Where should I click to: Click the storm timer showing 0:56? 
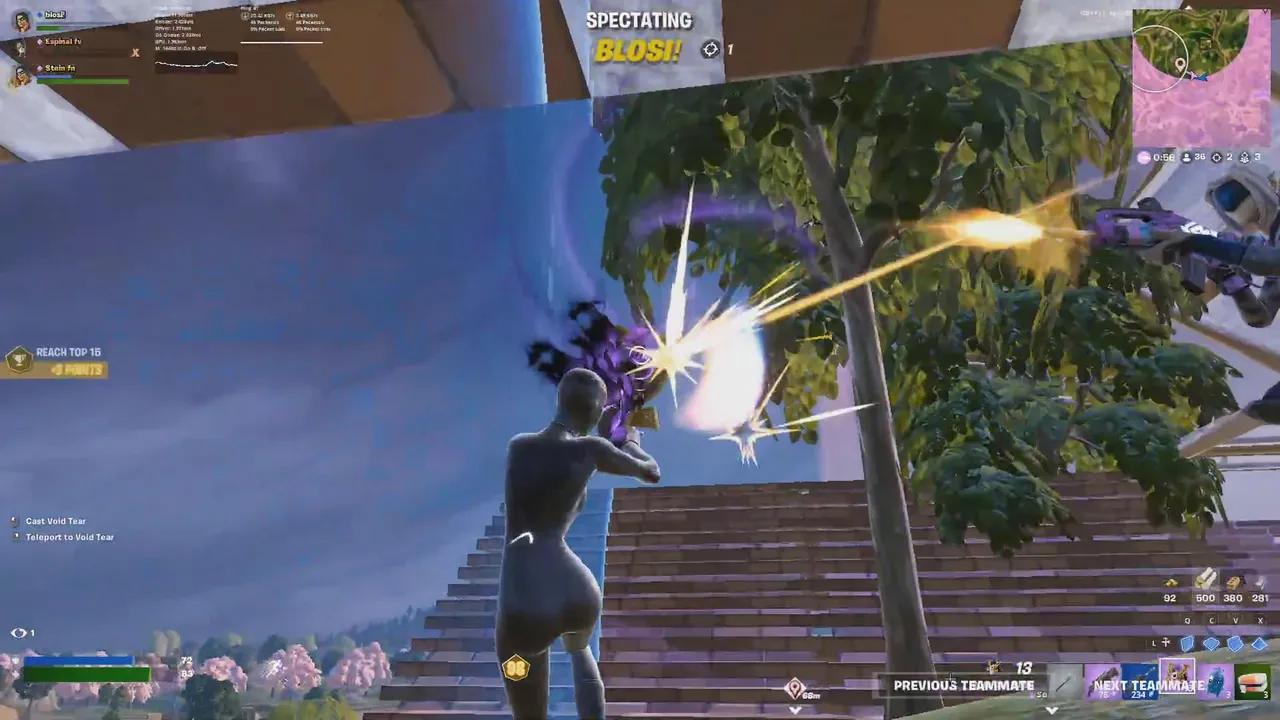1163,157
